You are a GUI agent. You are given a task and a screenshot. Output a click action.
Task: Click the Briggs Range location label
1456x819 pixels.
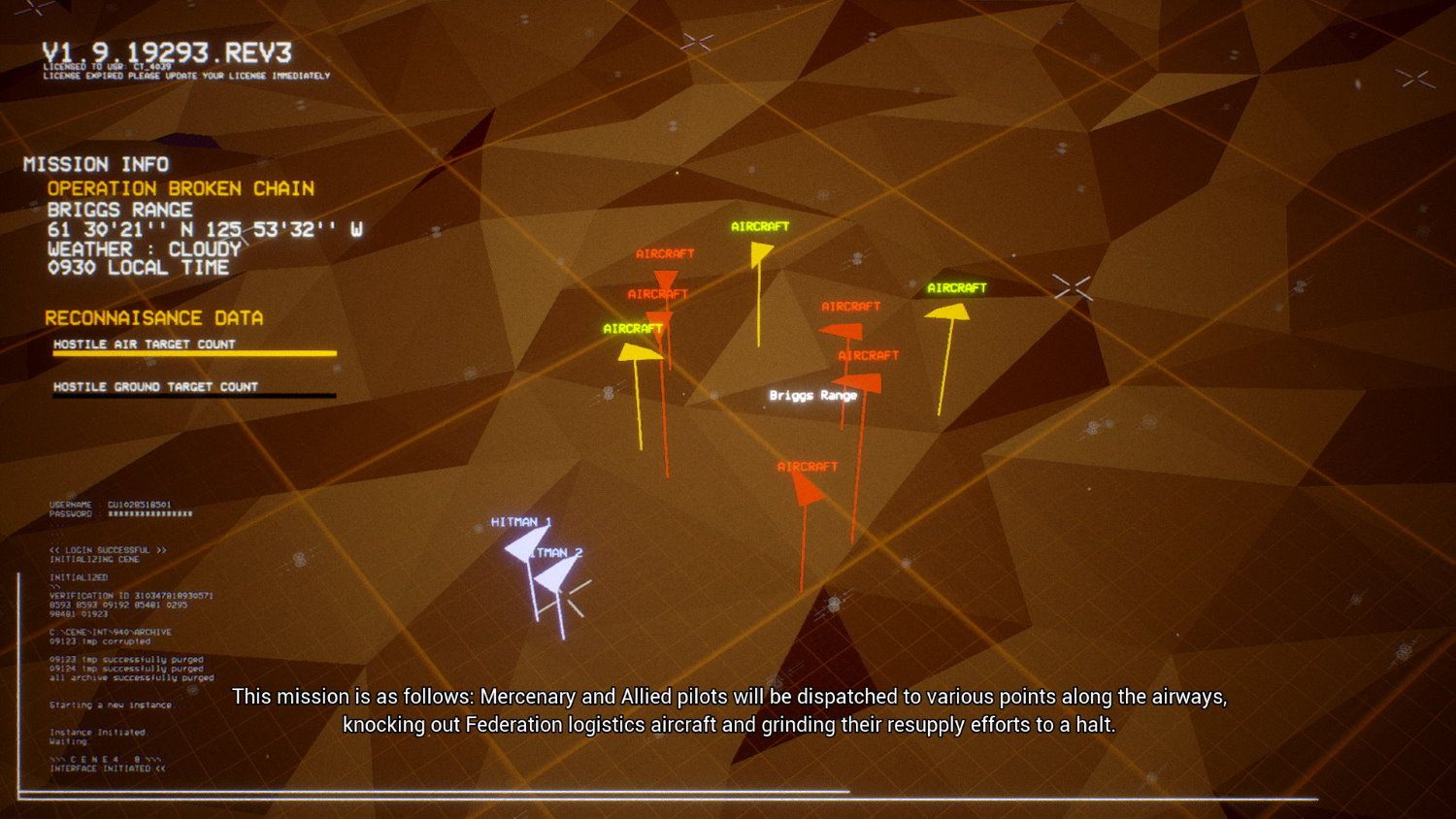811,396
